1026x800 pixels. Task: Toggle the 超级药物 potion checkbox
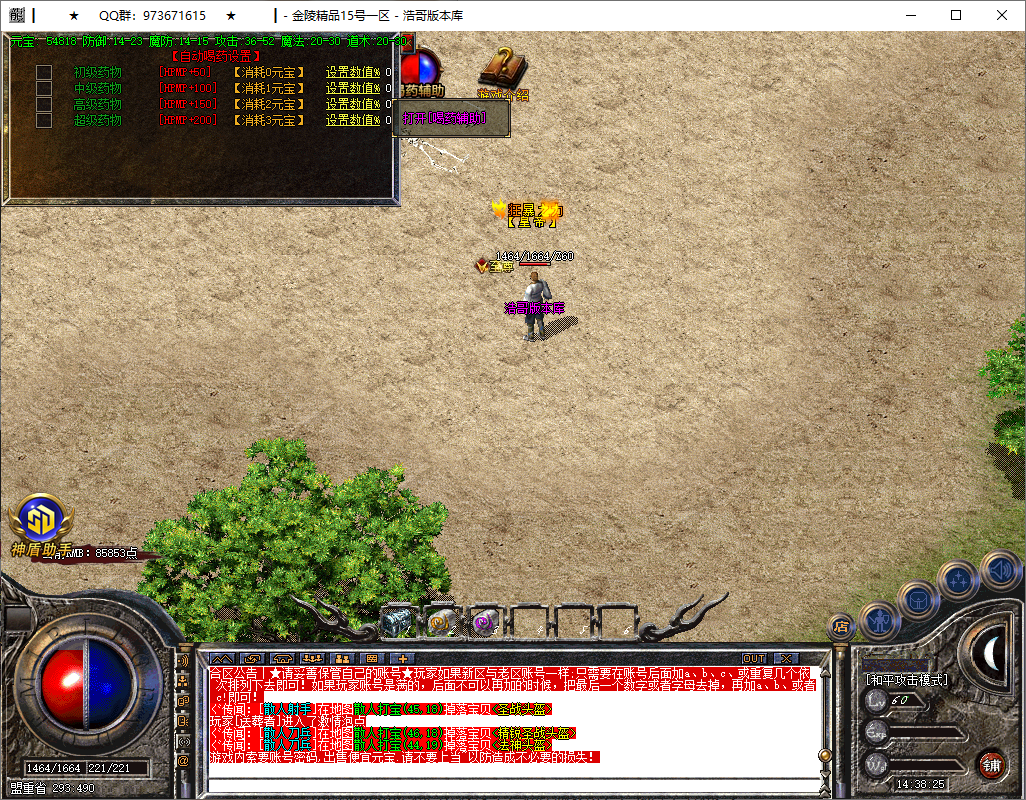(44, 120)
